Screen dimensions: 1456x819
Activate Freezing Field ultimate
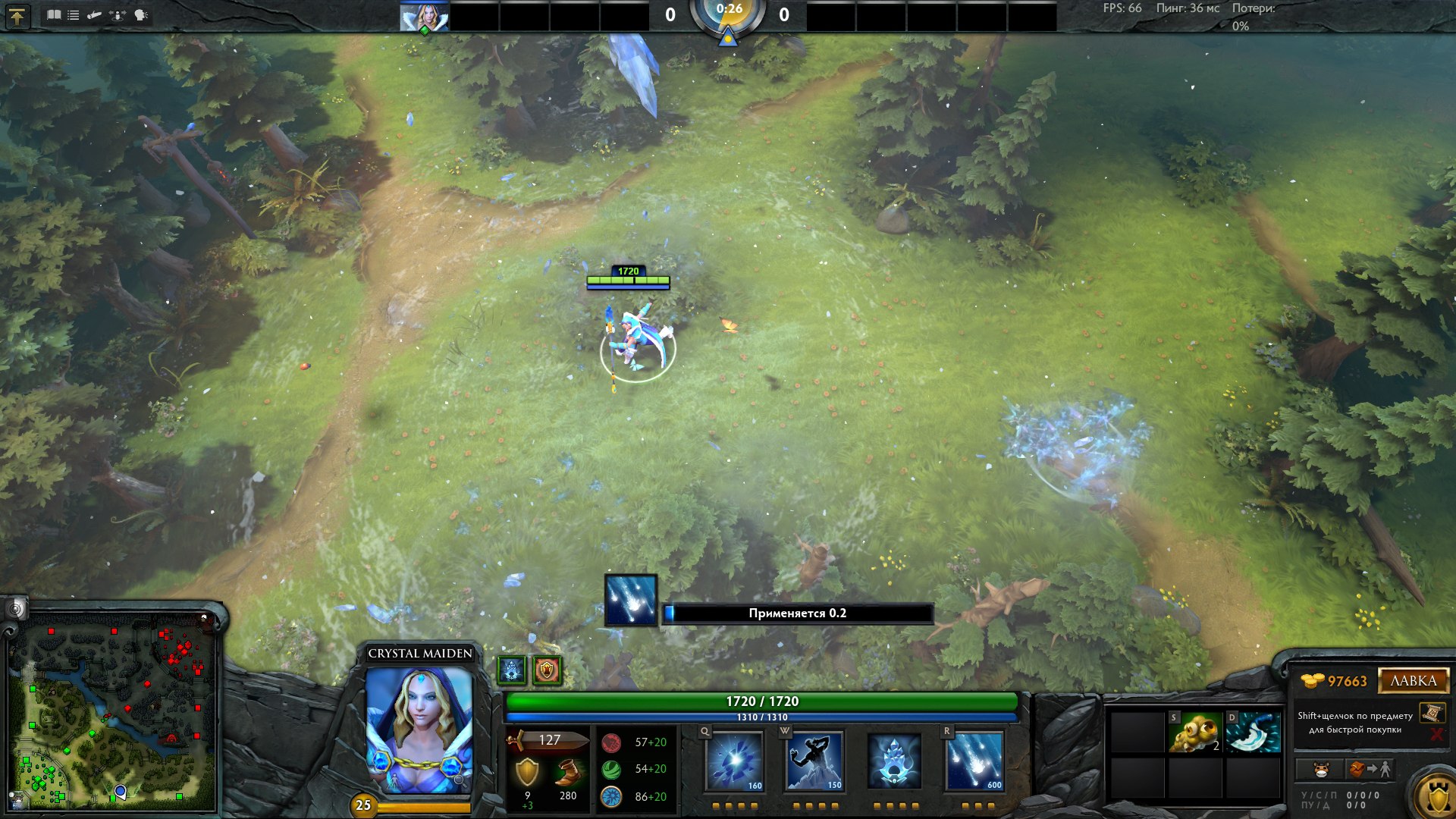(x=975, y=761)
